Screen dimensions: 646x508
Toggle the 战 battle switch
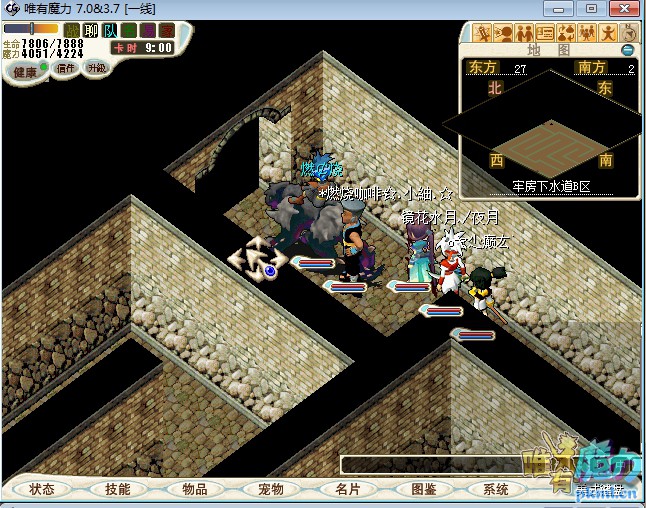tap(72, 30)
